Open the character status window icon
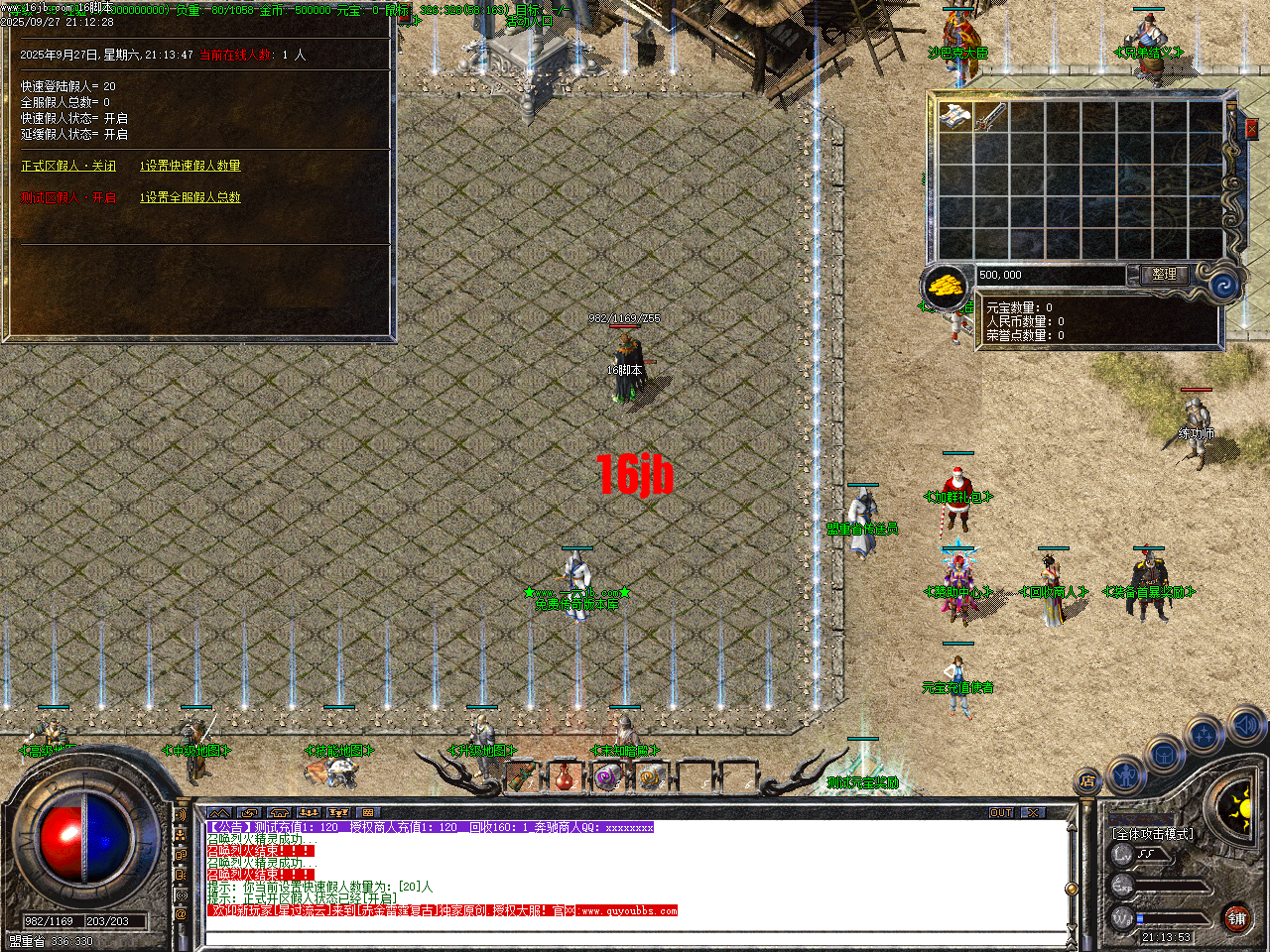Screen dimensions: 1270x952 [x=1125, y=774]
